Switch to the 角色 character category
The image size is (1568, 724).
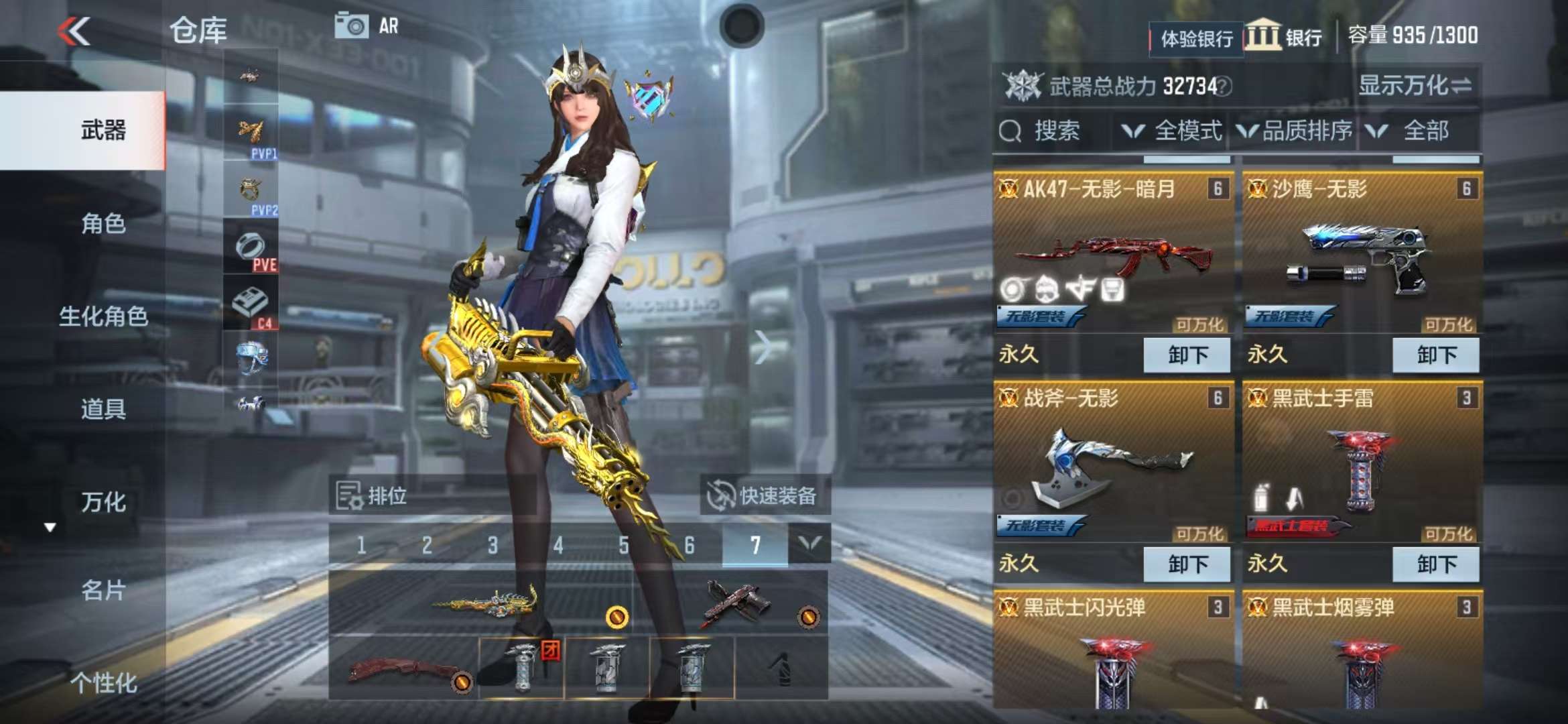pyautogui.click(x=103, y=223)
